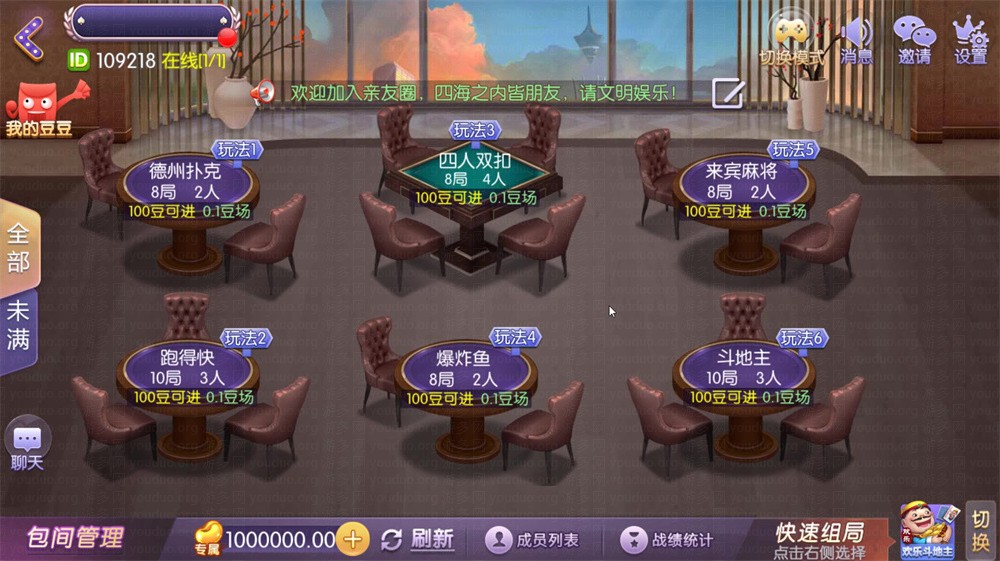Add beans with the plus button
Viewport: 1000px width, 561px height.
(x=352, y=539)
